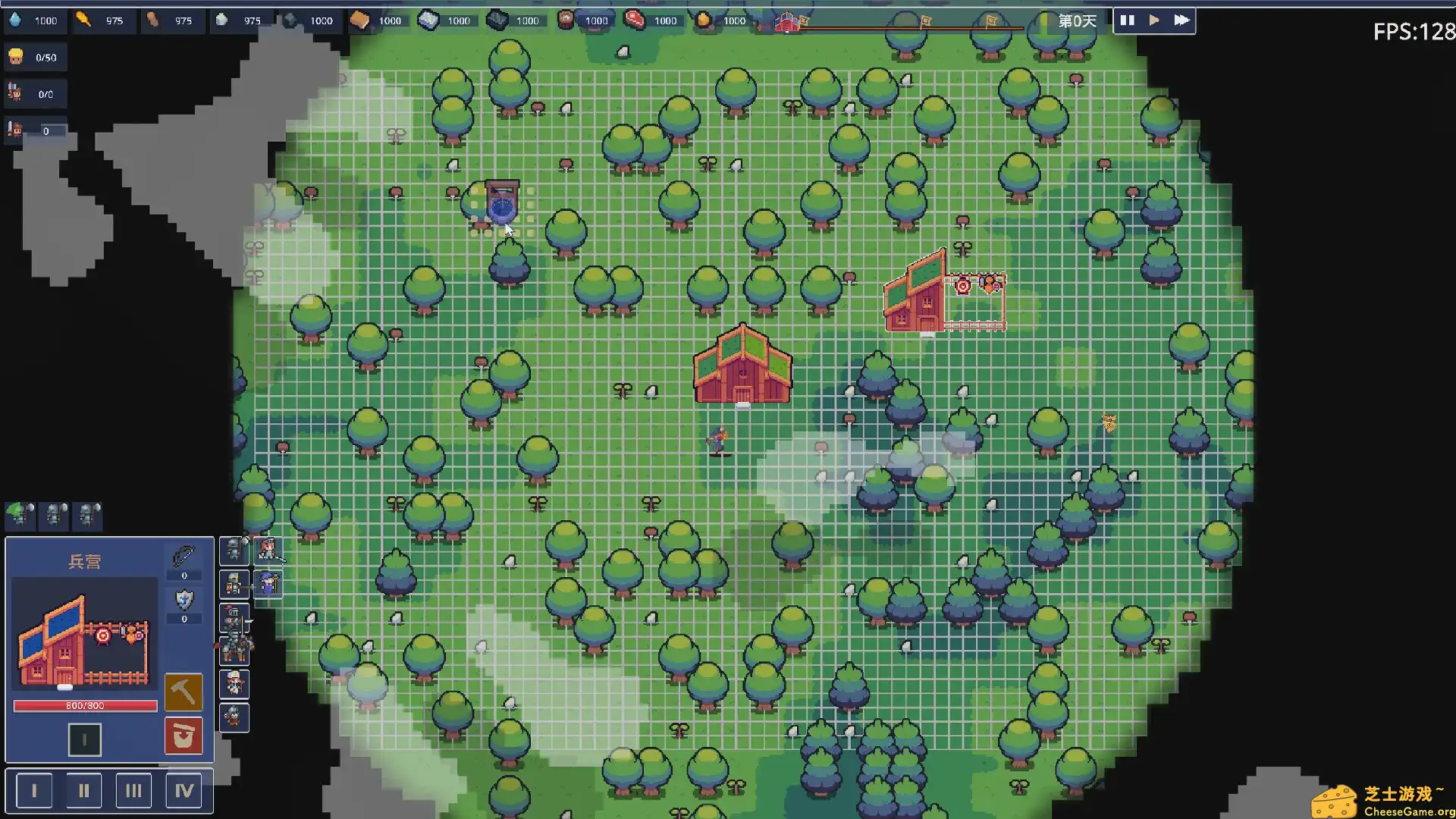Image resolution: width=1456 pixels, height=819 pixels.
Task: Switch to barracks tab IV
Action: [183, 789]
